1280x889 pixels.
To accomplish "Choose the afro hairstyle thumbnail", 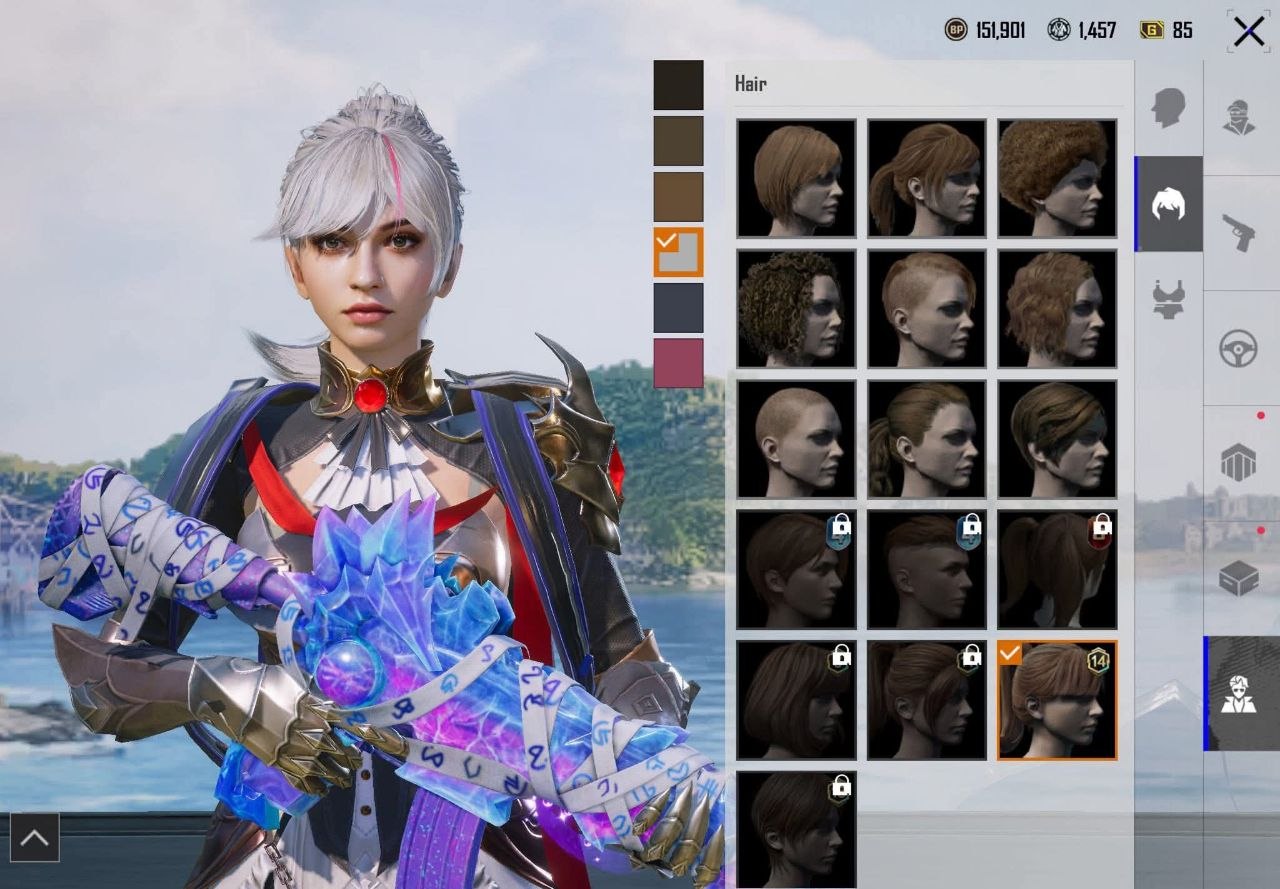I will (x=1056, y=178).
